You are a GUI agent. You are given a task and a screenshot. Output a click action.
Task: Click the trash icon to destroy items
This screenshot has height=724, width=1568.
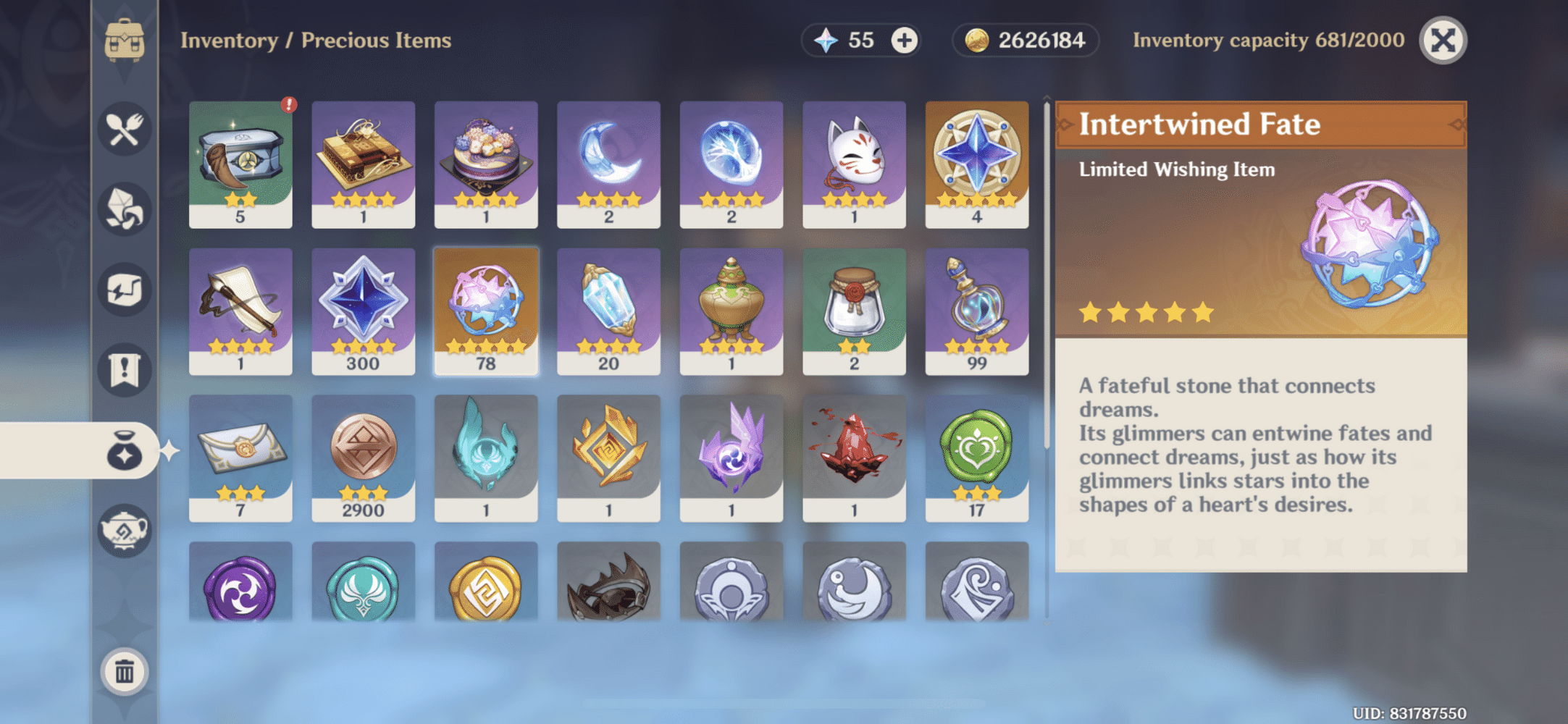click(x=123, y=670)
